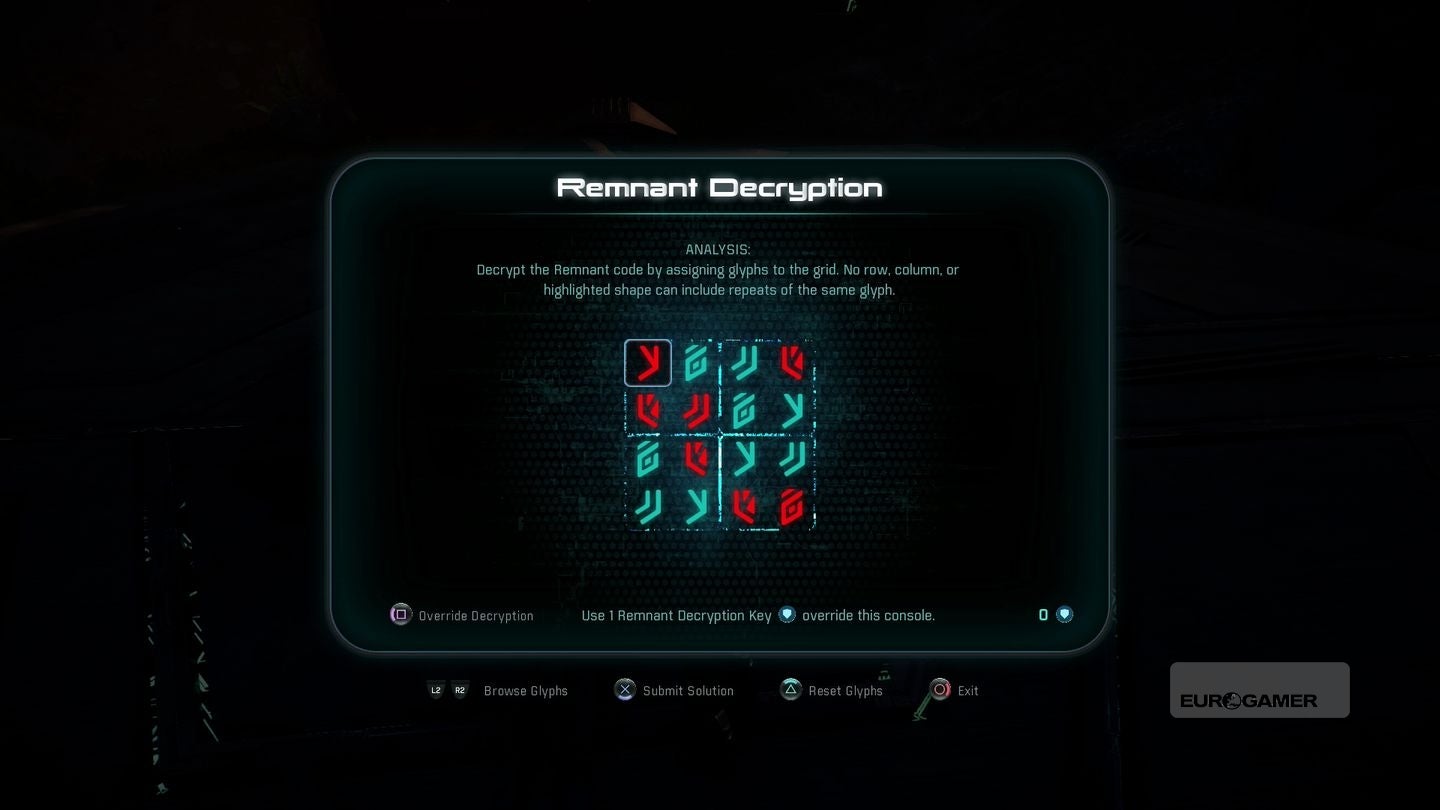Click the teal Y glyph in the bottom row

point(697,505)
